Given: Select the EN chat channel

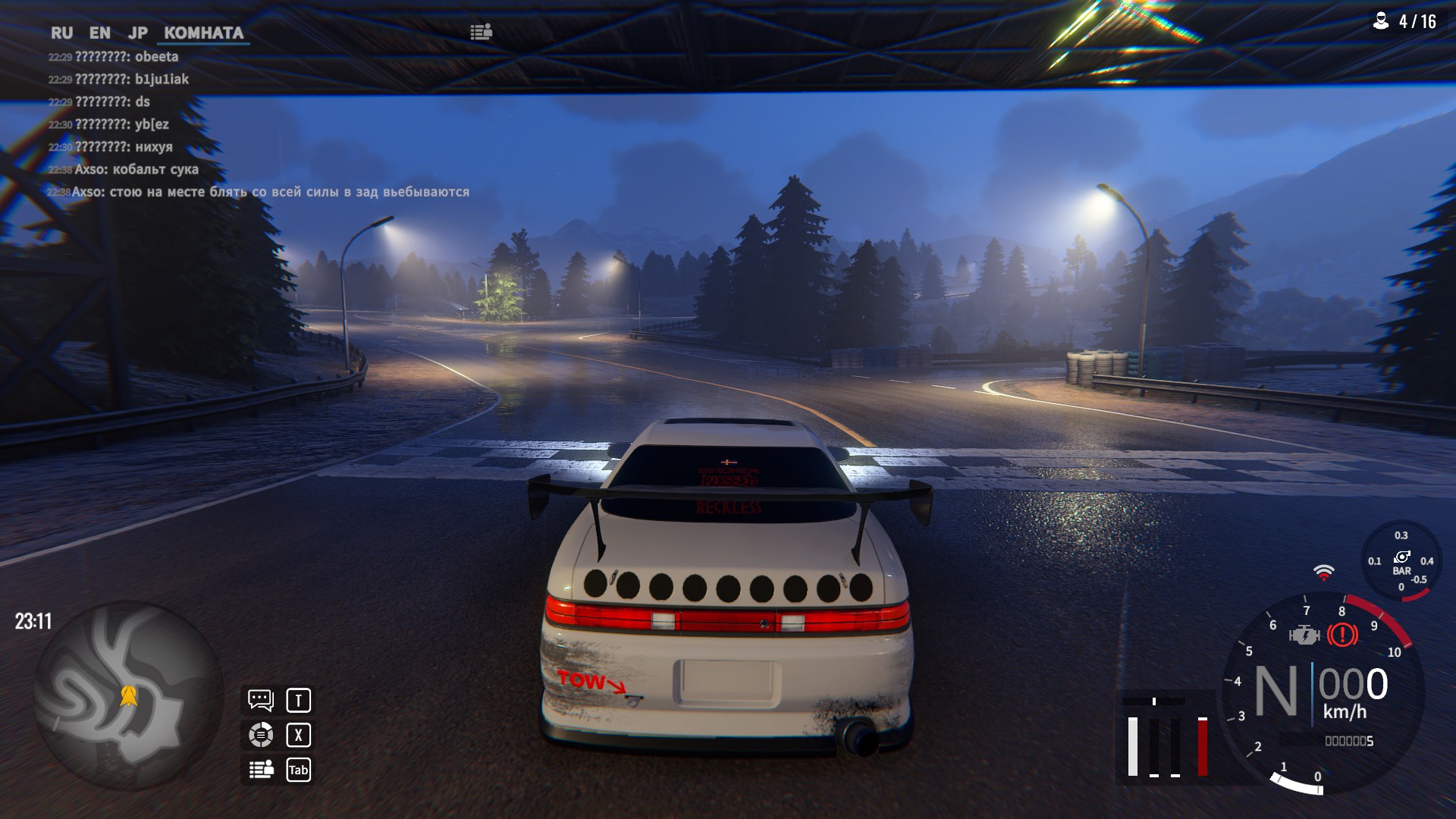Looking at the screenshot, I should 99,33.
